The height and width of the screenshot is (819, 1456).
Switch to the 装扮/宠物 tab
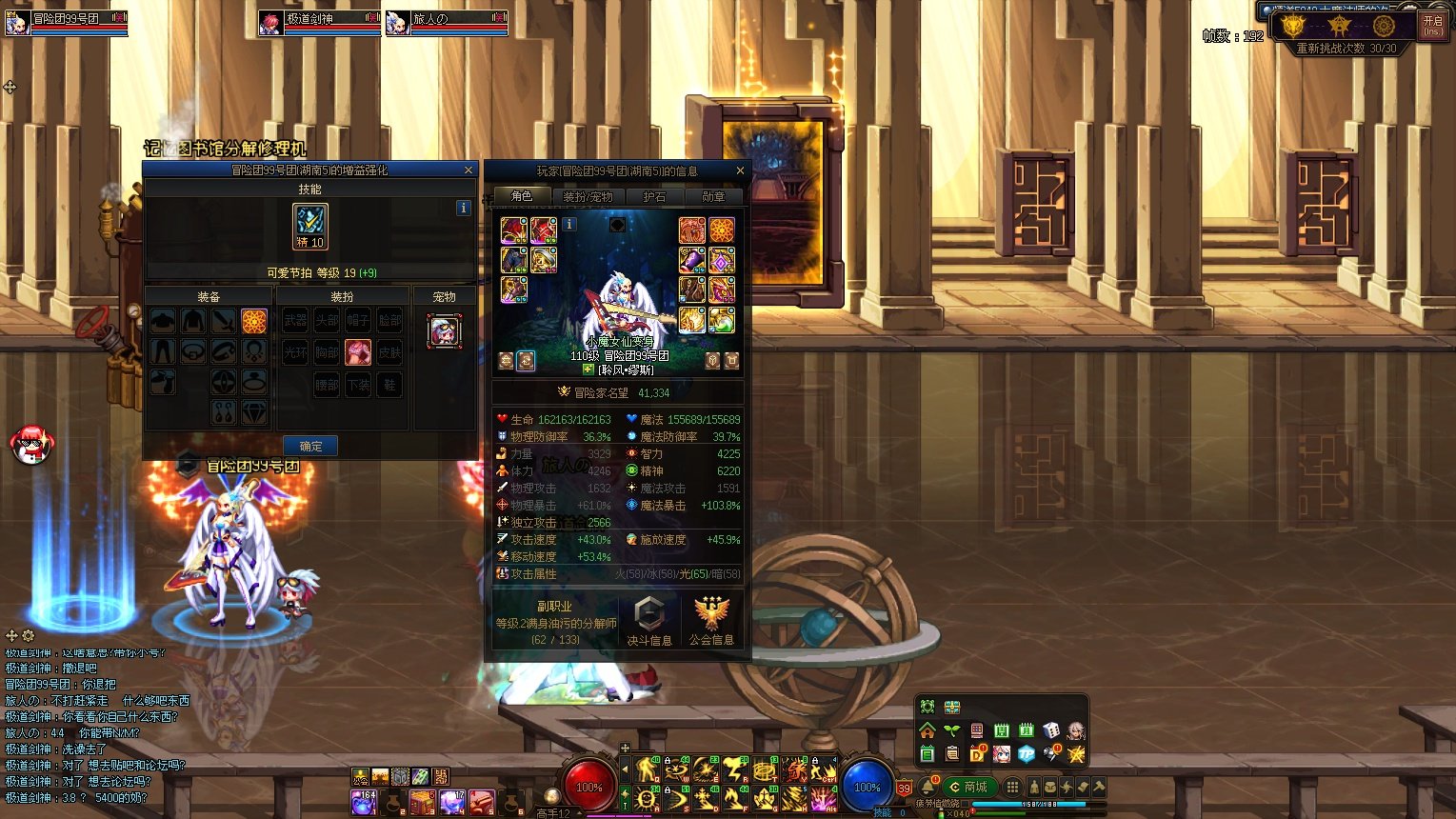coord(588,196)
